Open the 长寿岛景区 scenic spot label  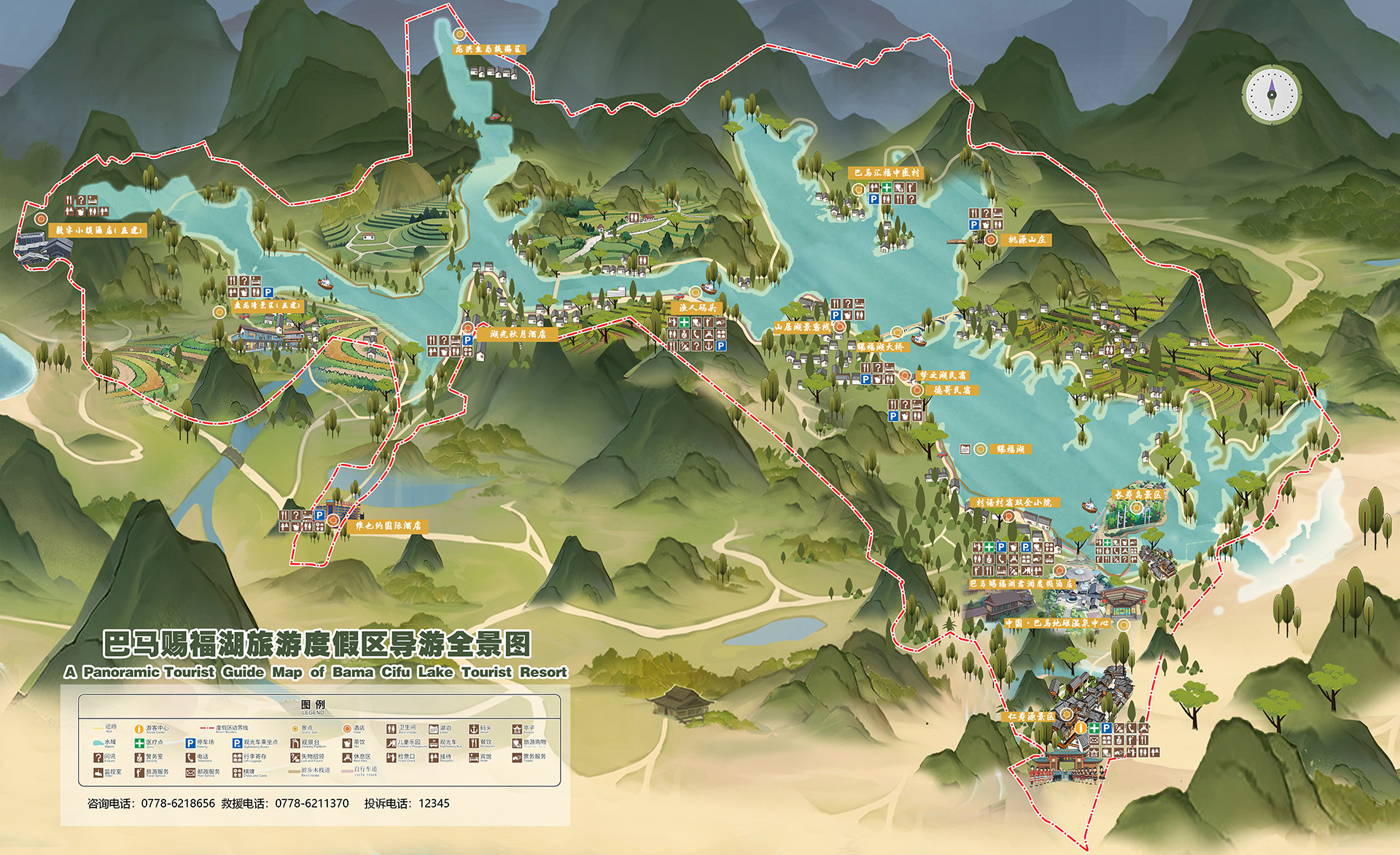tap(1137, 495)
